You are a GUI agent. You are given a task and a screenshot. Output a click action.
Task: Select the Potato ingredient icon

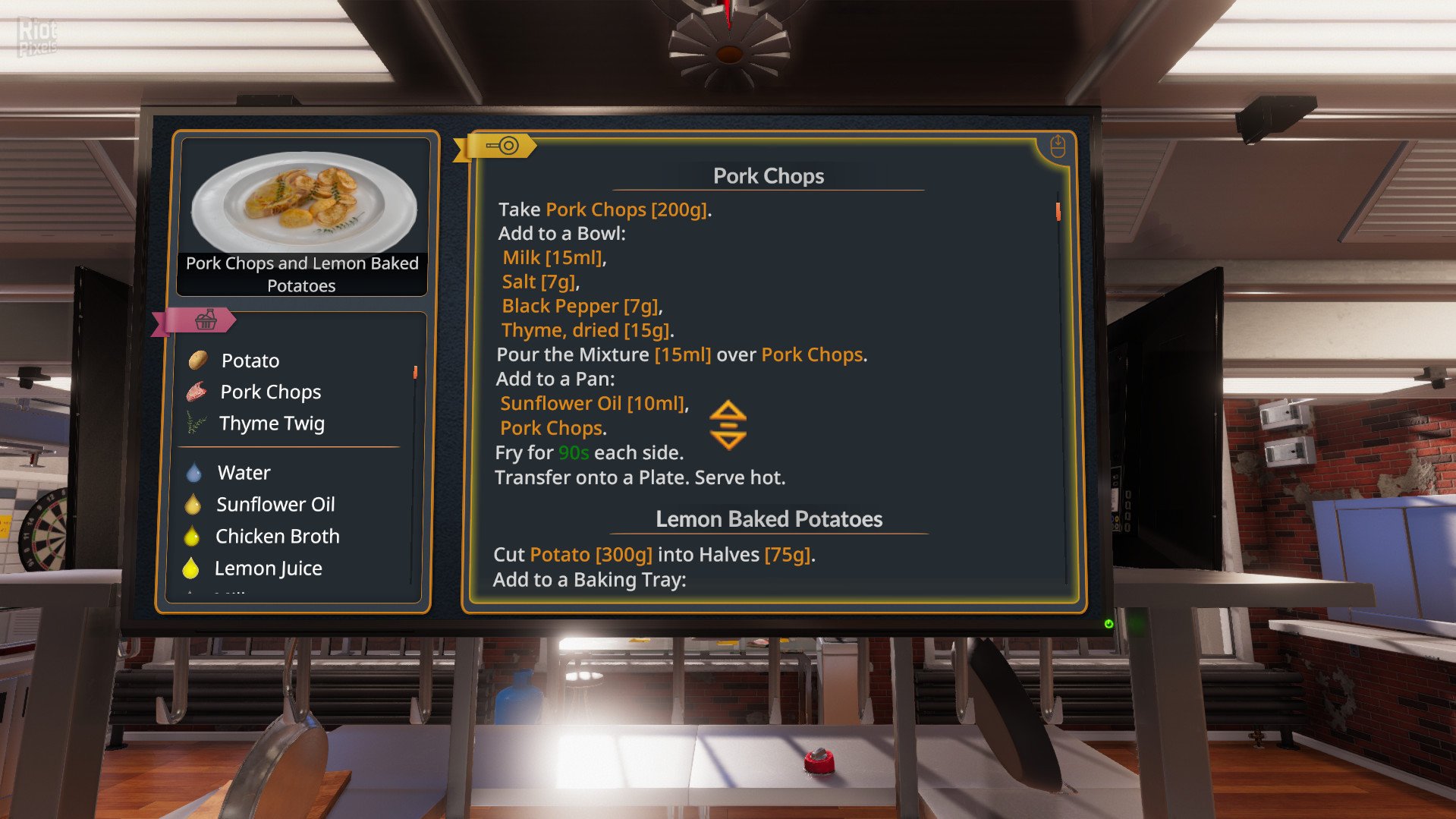(x=199, y=360)
